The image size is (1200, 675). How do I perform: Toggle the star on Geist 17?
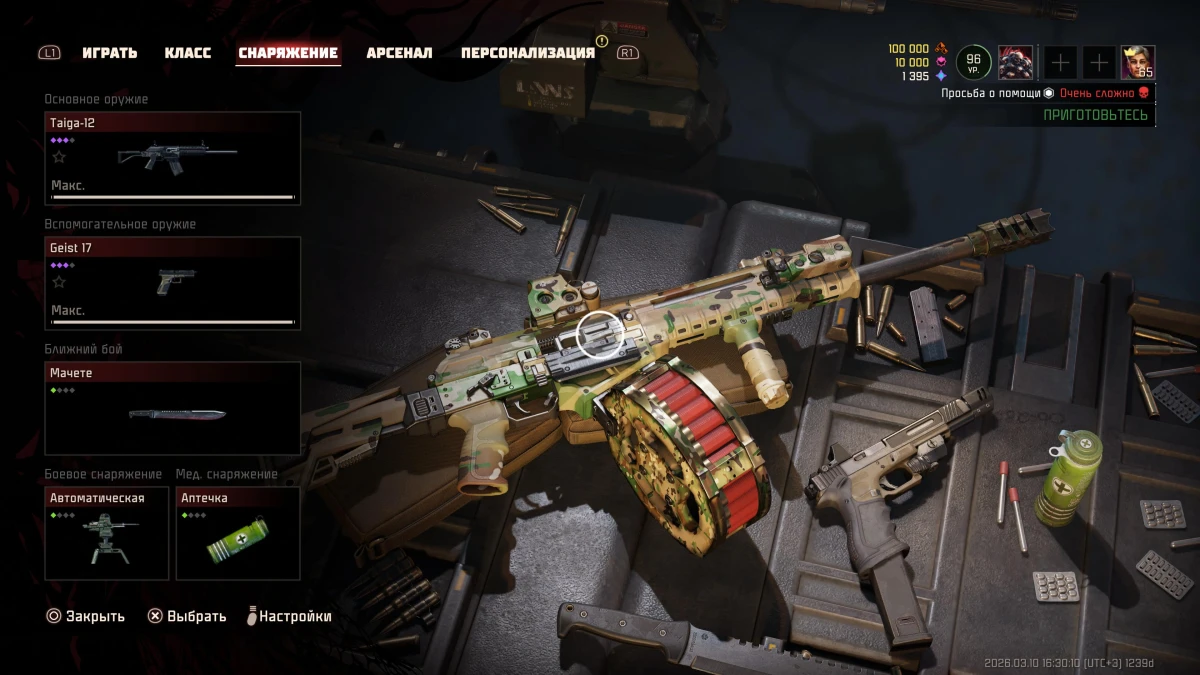(x=59, y=282)
